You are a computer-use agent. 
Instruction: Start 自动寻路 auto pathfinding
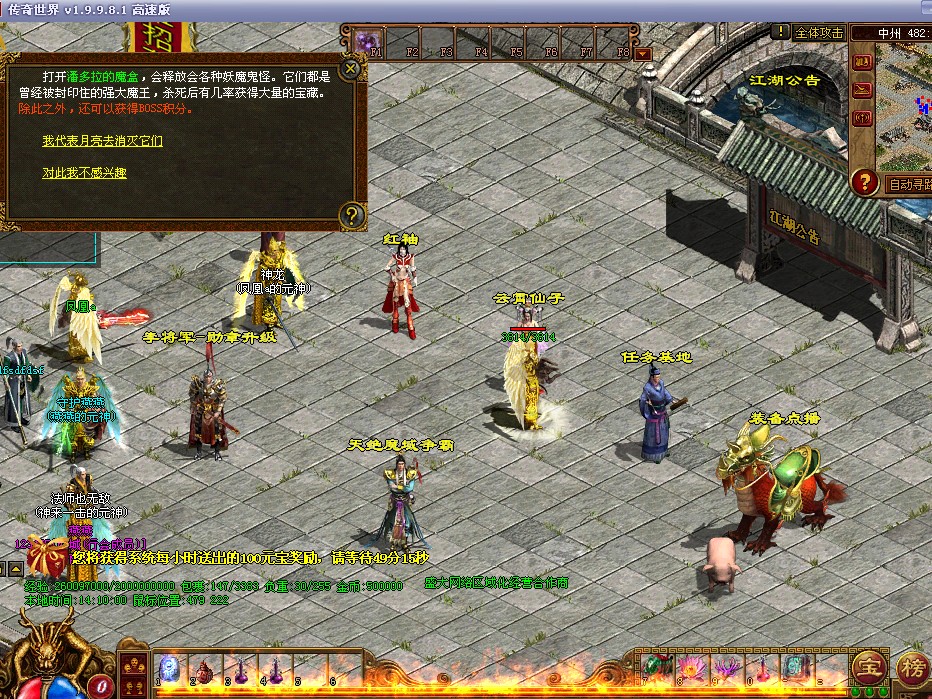pos(907,184)
